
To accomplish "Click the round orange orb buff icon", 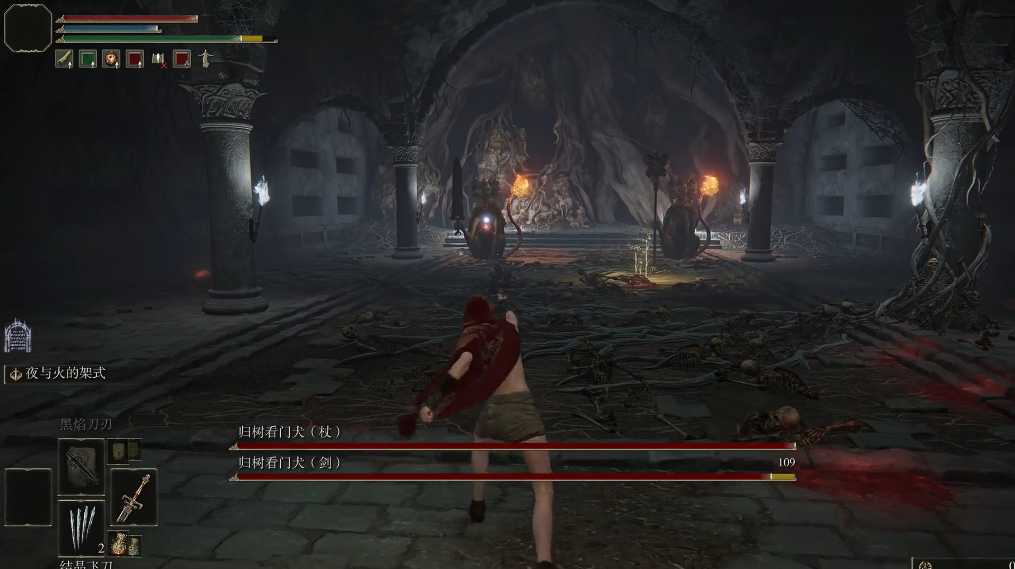I will (x=110, y=59).
